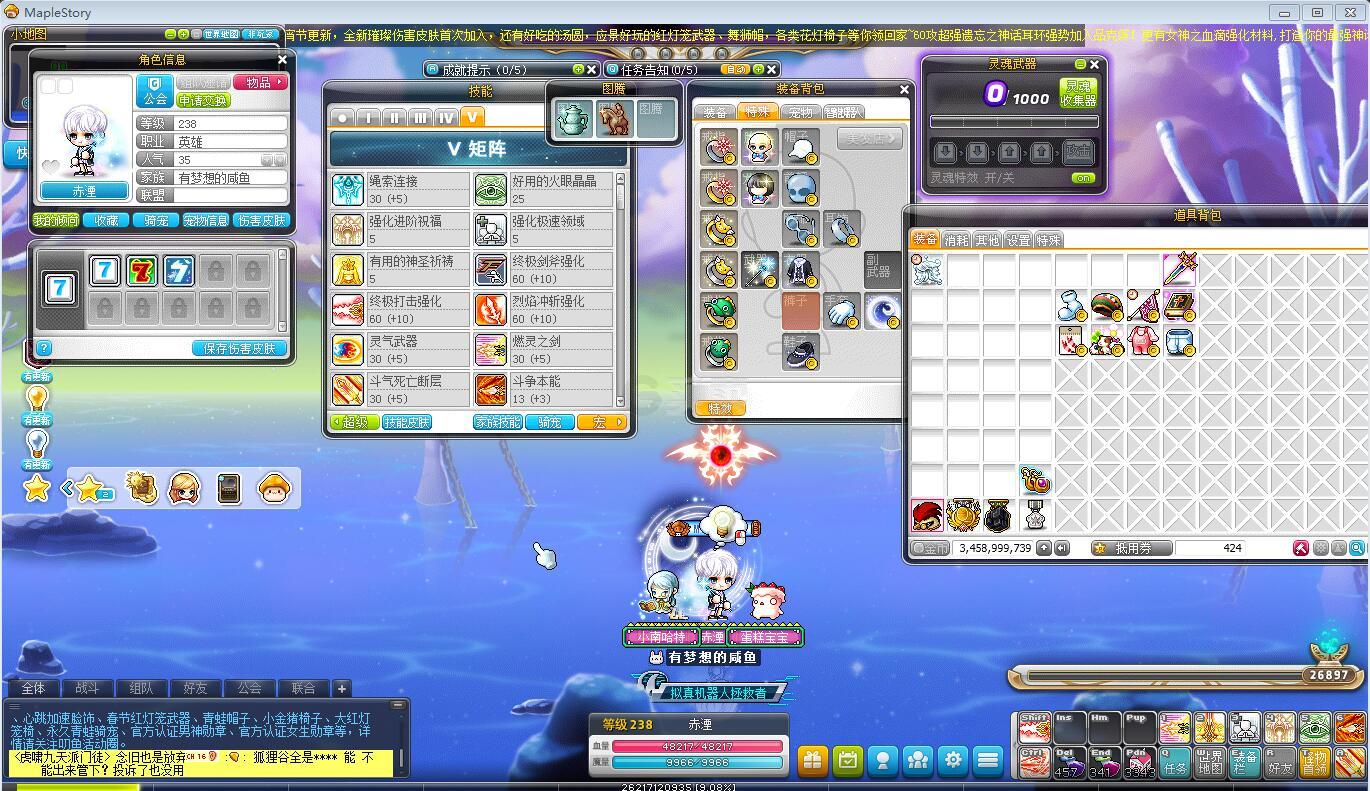Select the red 7 damage skin

click(142, 271)
